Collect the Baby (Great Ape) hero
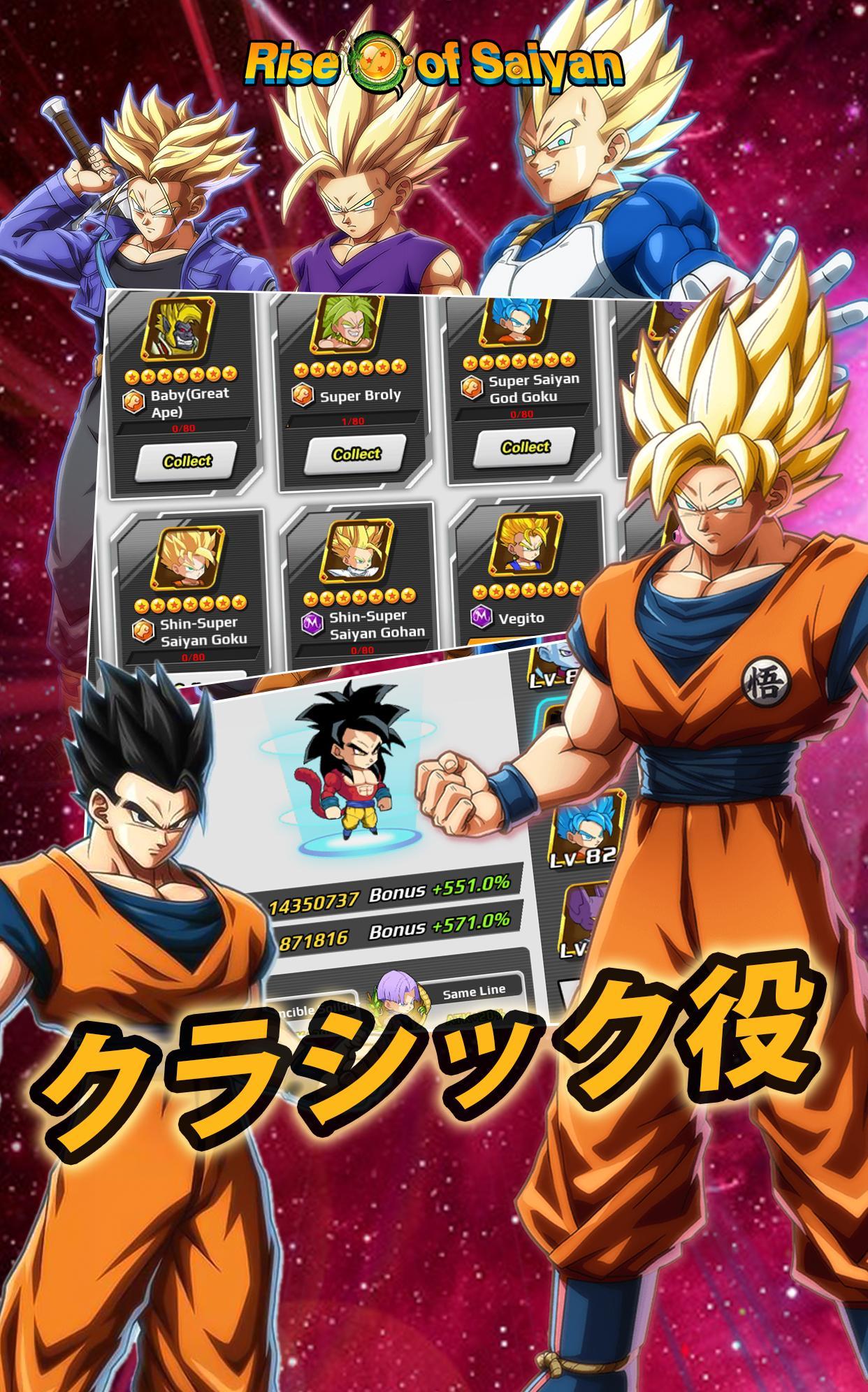 coord(187,461)
